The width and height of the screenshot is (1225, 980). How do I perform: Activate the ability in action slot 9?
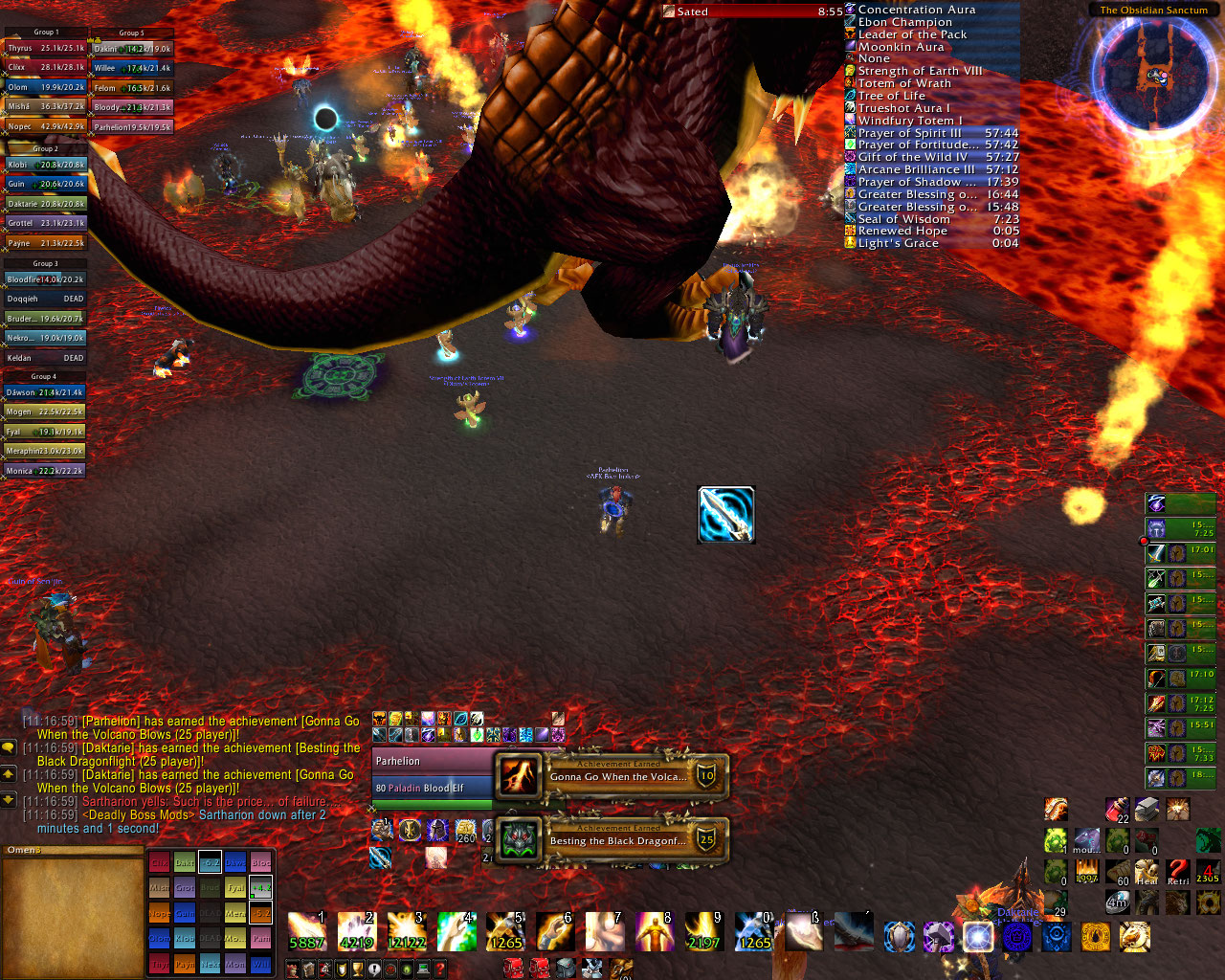[704, 931]
